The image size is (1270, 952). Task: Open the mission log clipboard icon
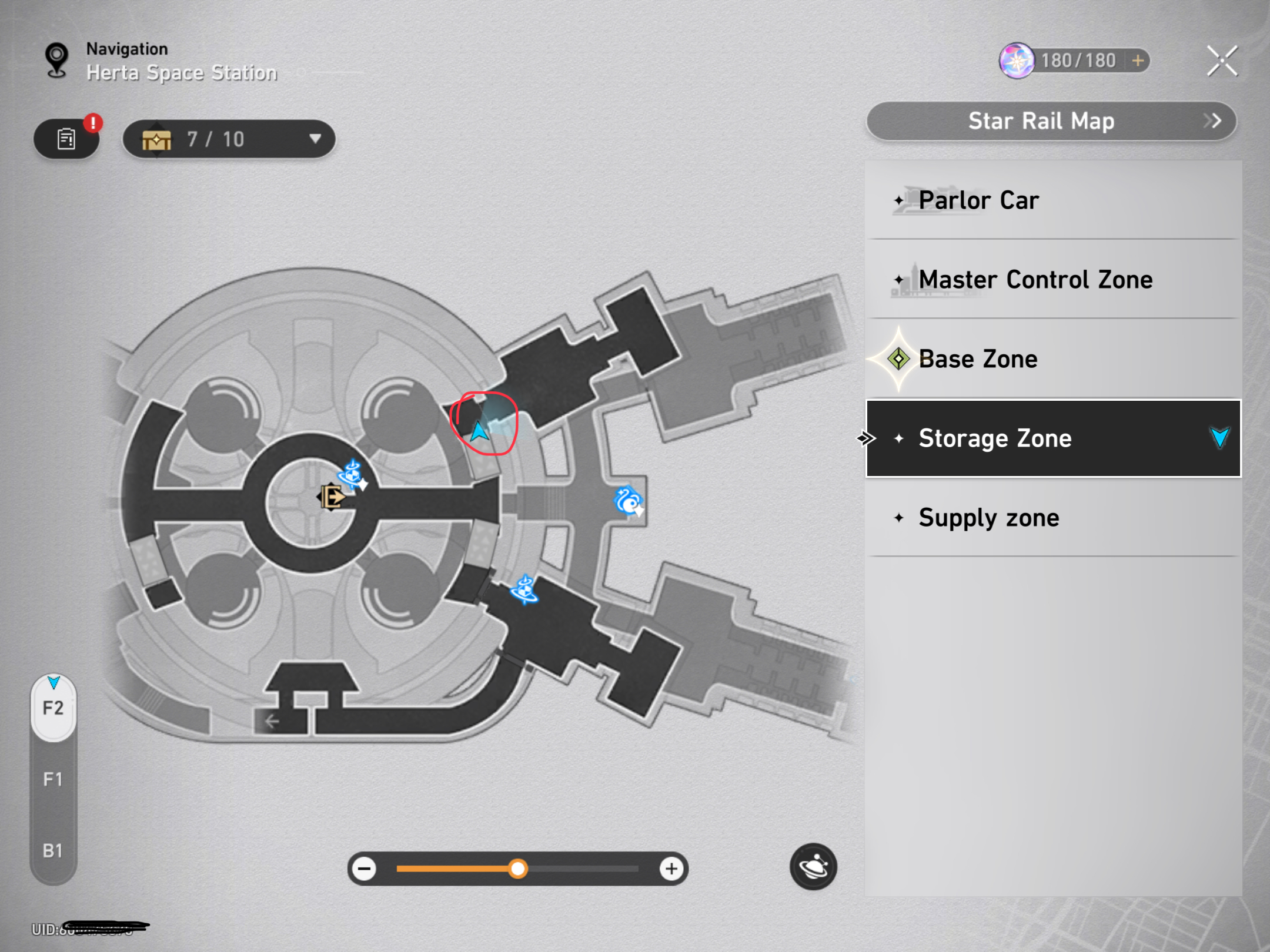tap(66, 139)
